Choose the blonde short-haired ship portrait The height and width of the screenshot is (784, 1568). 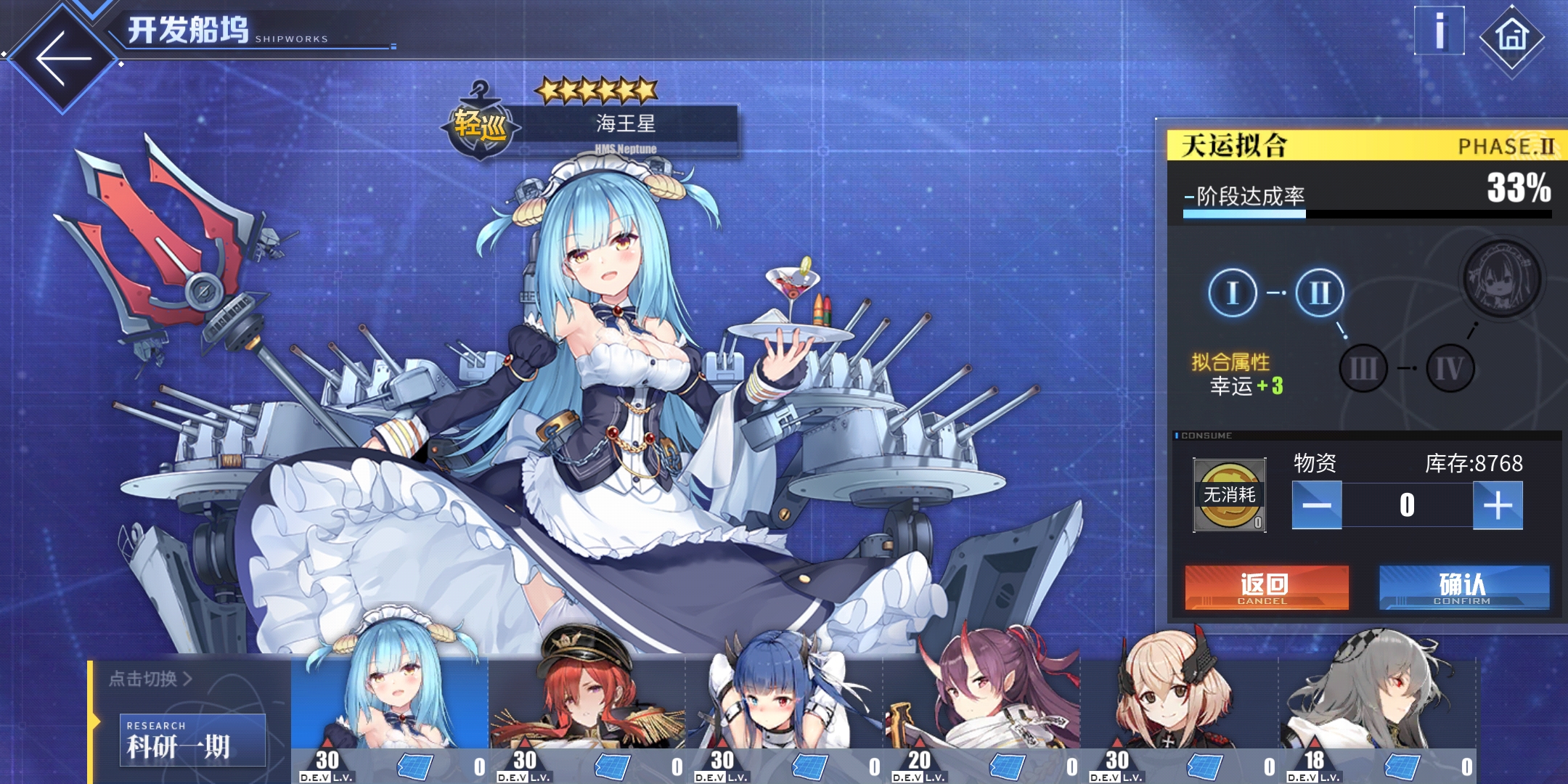tap(1179, 704)
